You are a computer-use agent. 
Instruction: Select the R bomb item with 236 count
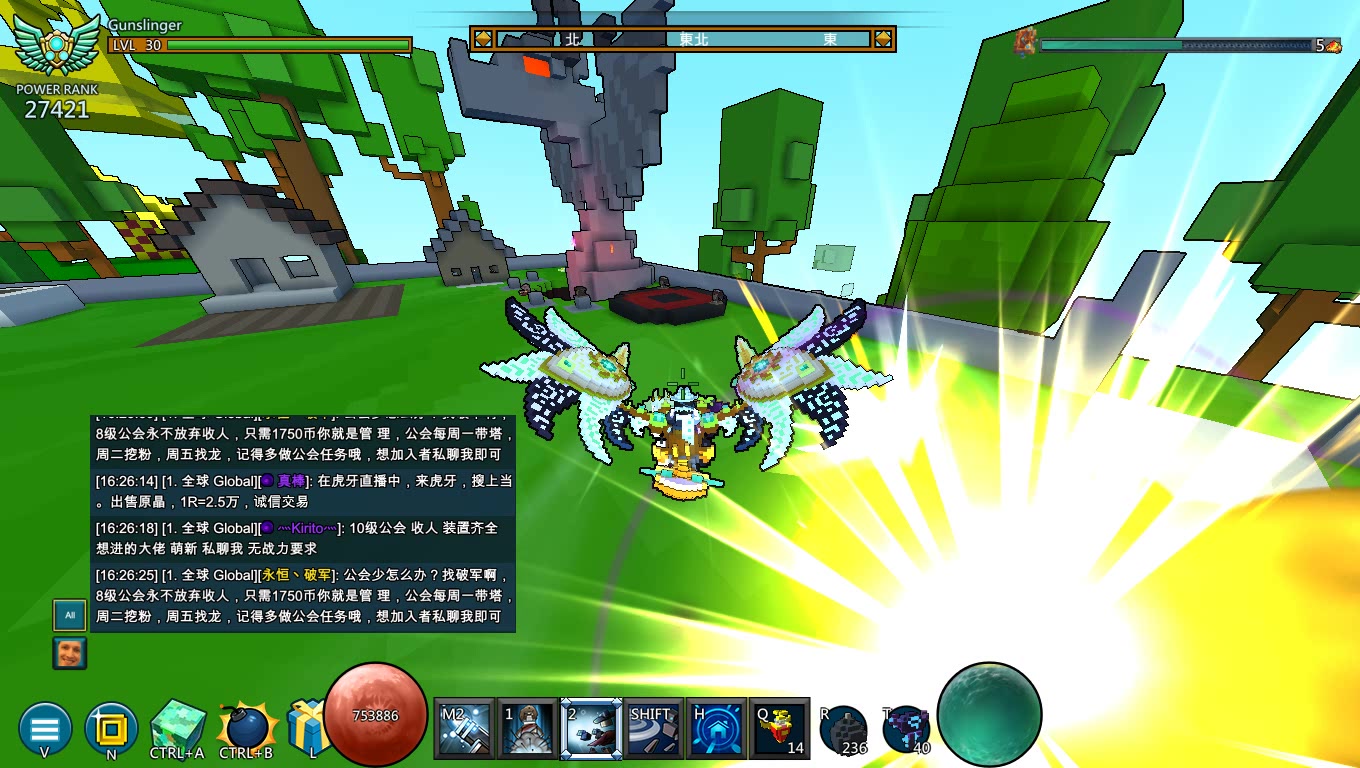pyautogui.click(x=843, y=729)
